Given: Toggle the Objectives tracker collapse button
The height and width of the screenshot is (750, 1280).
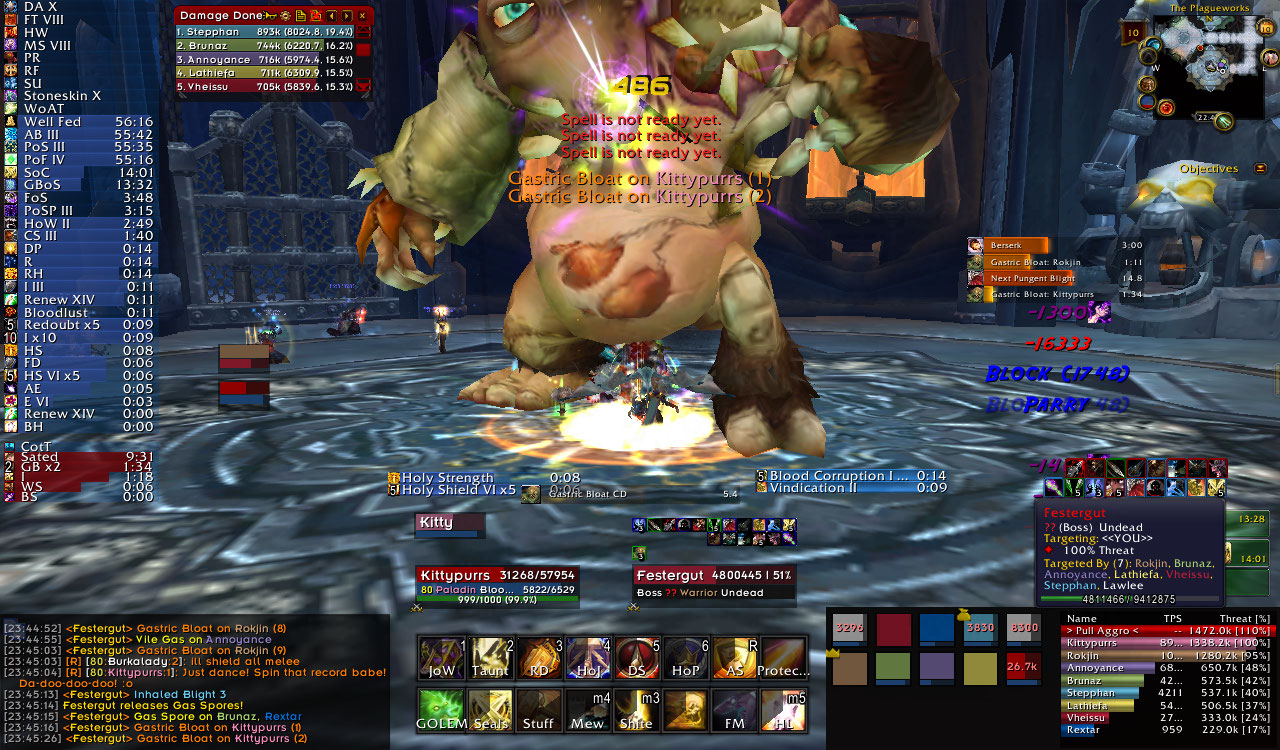Looking at the screenshot, I should pos(1260,169).
